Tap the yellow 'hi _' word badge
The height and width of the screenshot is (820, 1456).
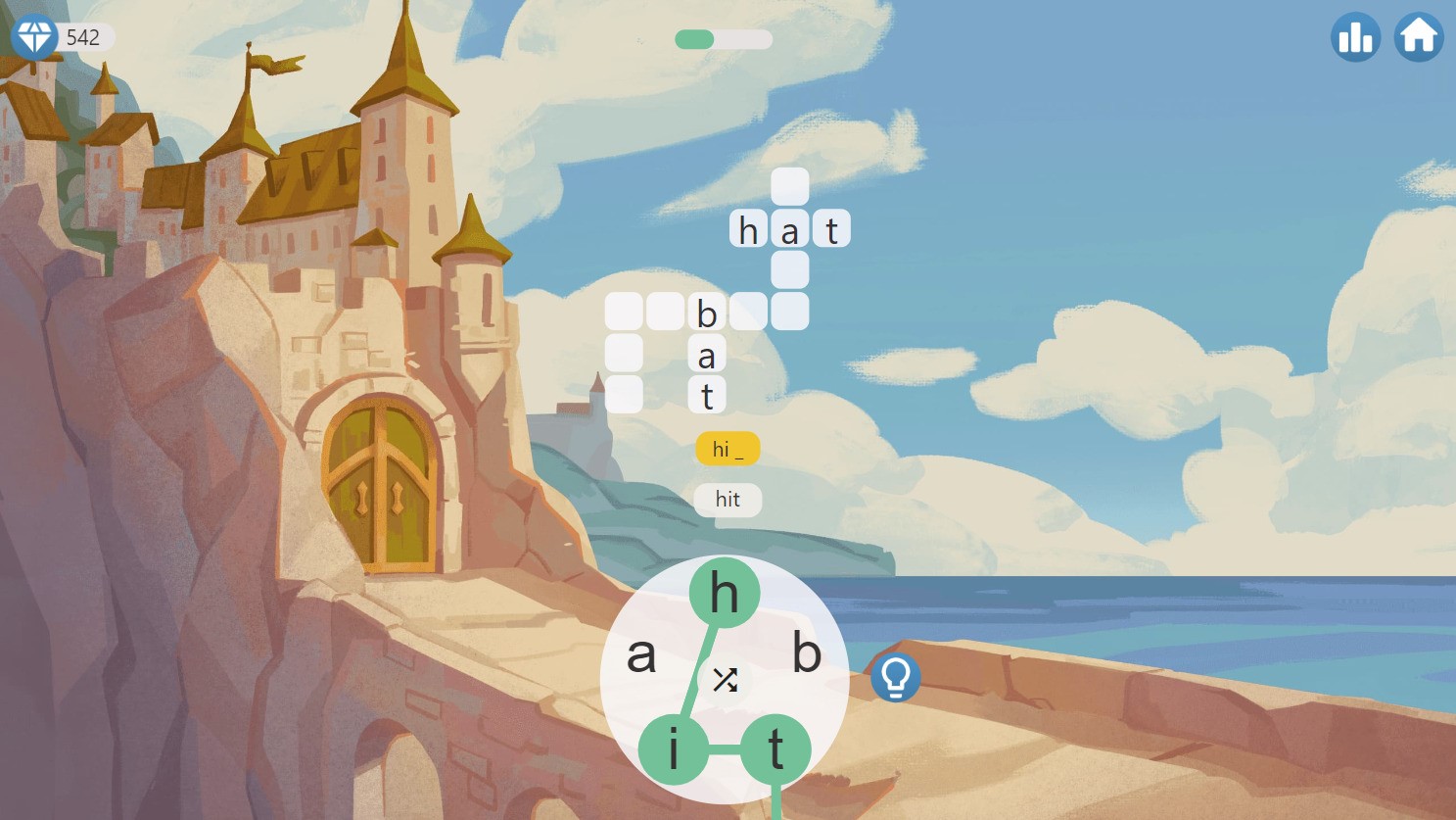[x=728, y=449]
